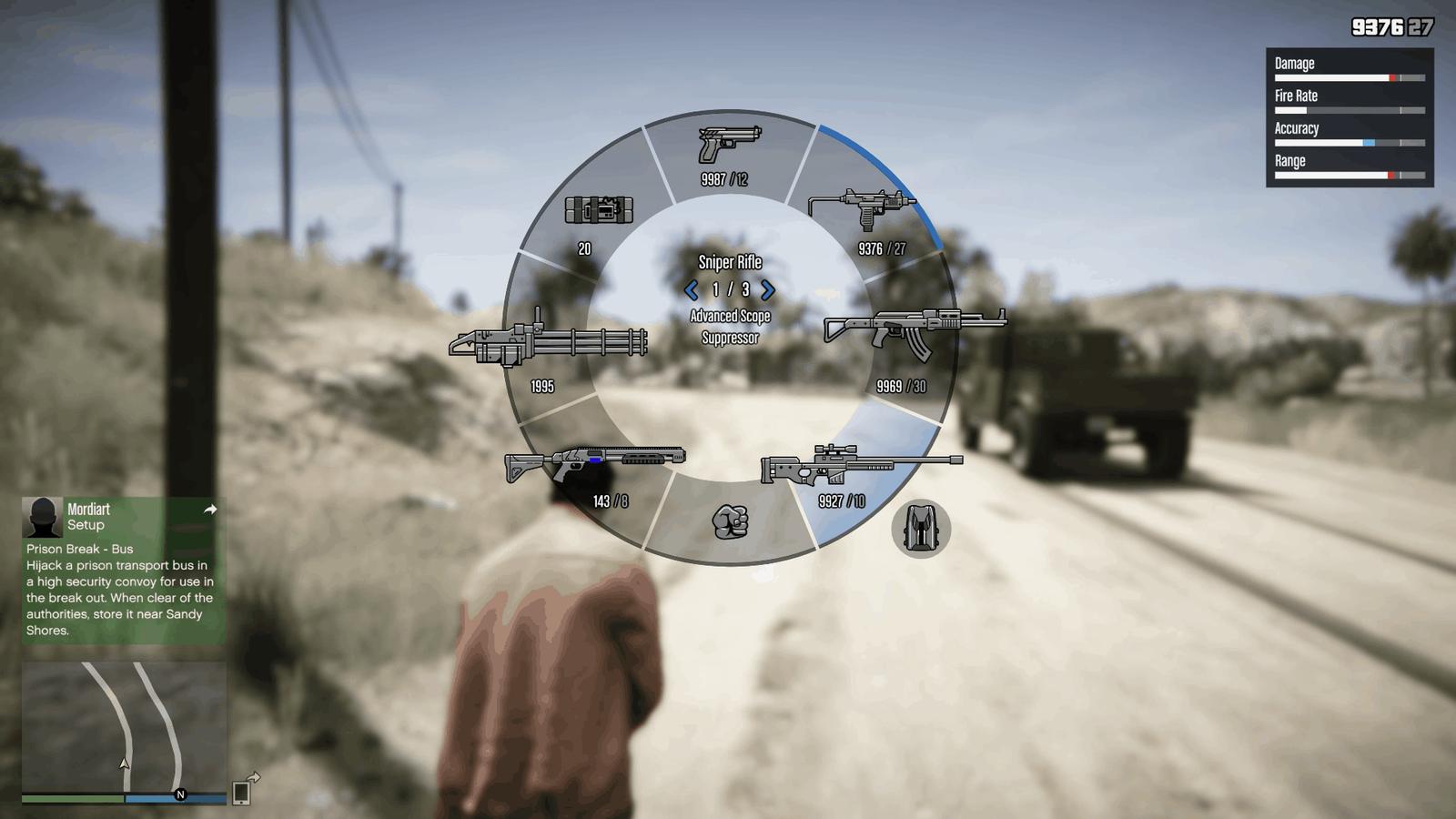The image size is (1456, 819).
Task: Select the Advanced Scope attachment label
Action: coord(729,316)
